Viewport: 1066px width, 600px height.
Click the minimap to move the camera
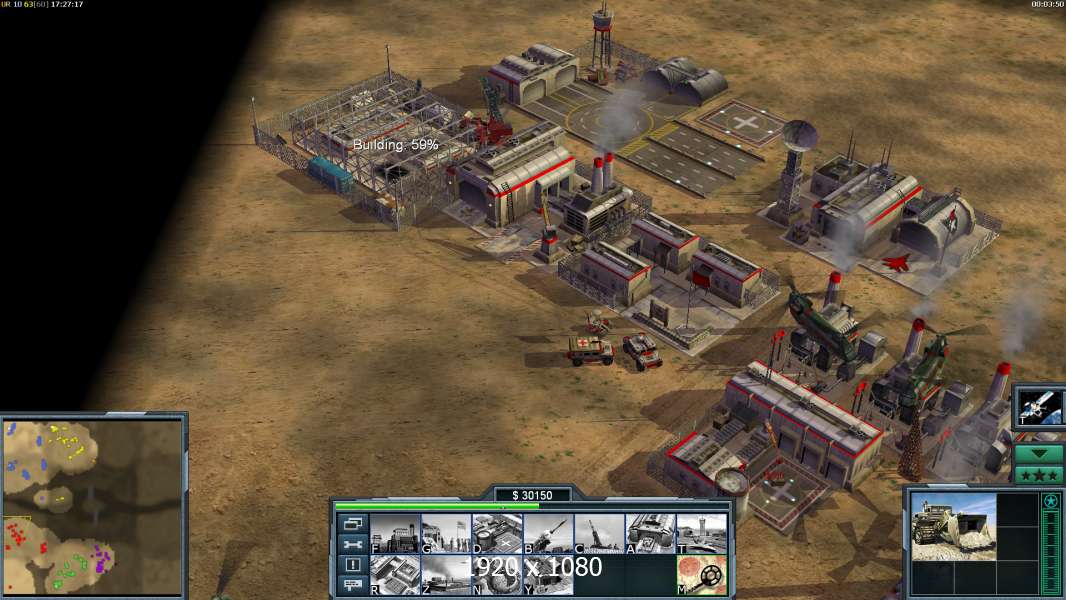93,506
